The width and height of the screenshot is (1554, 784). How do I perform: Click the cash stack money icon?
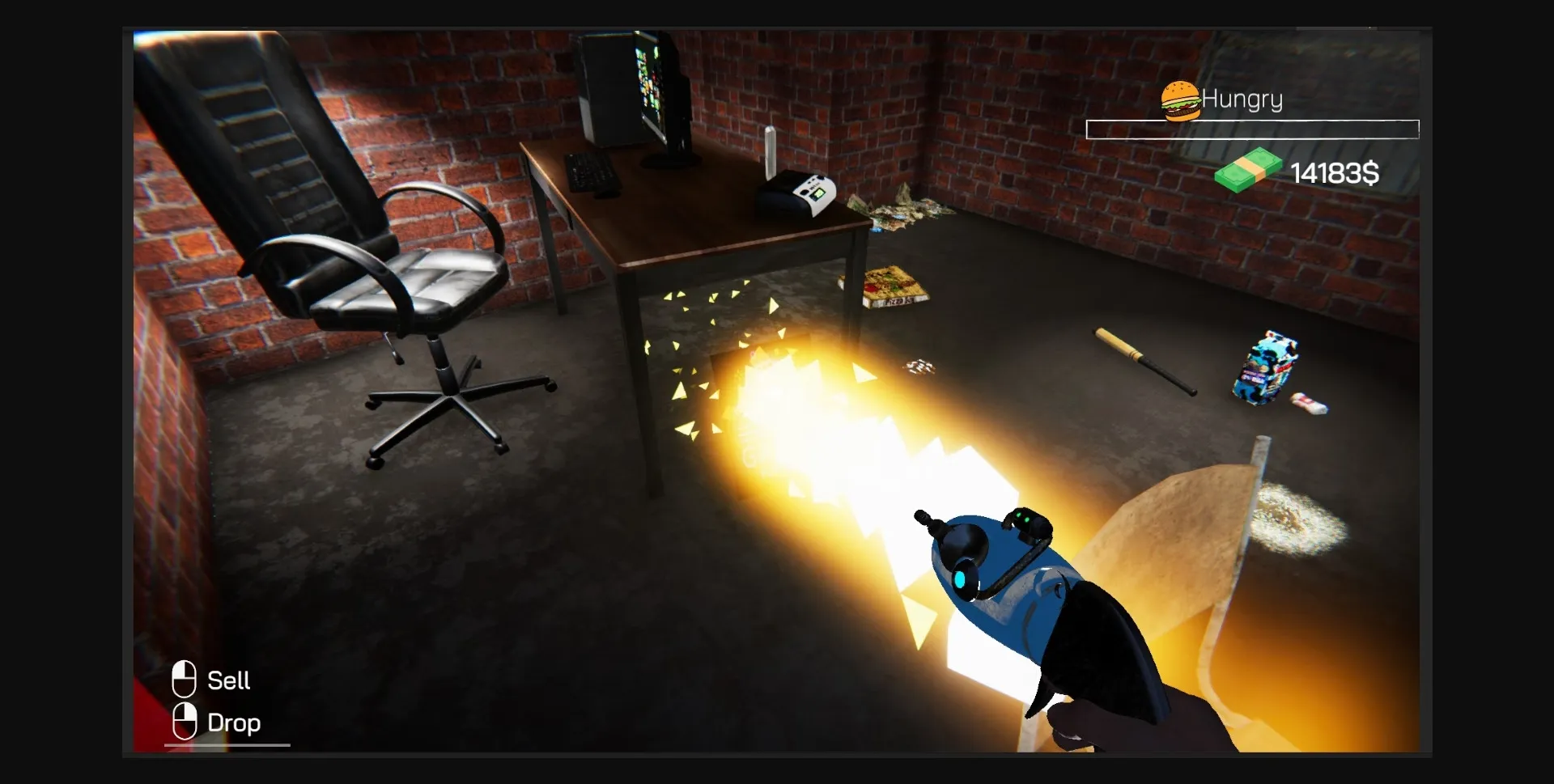coord(1246,172)
